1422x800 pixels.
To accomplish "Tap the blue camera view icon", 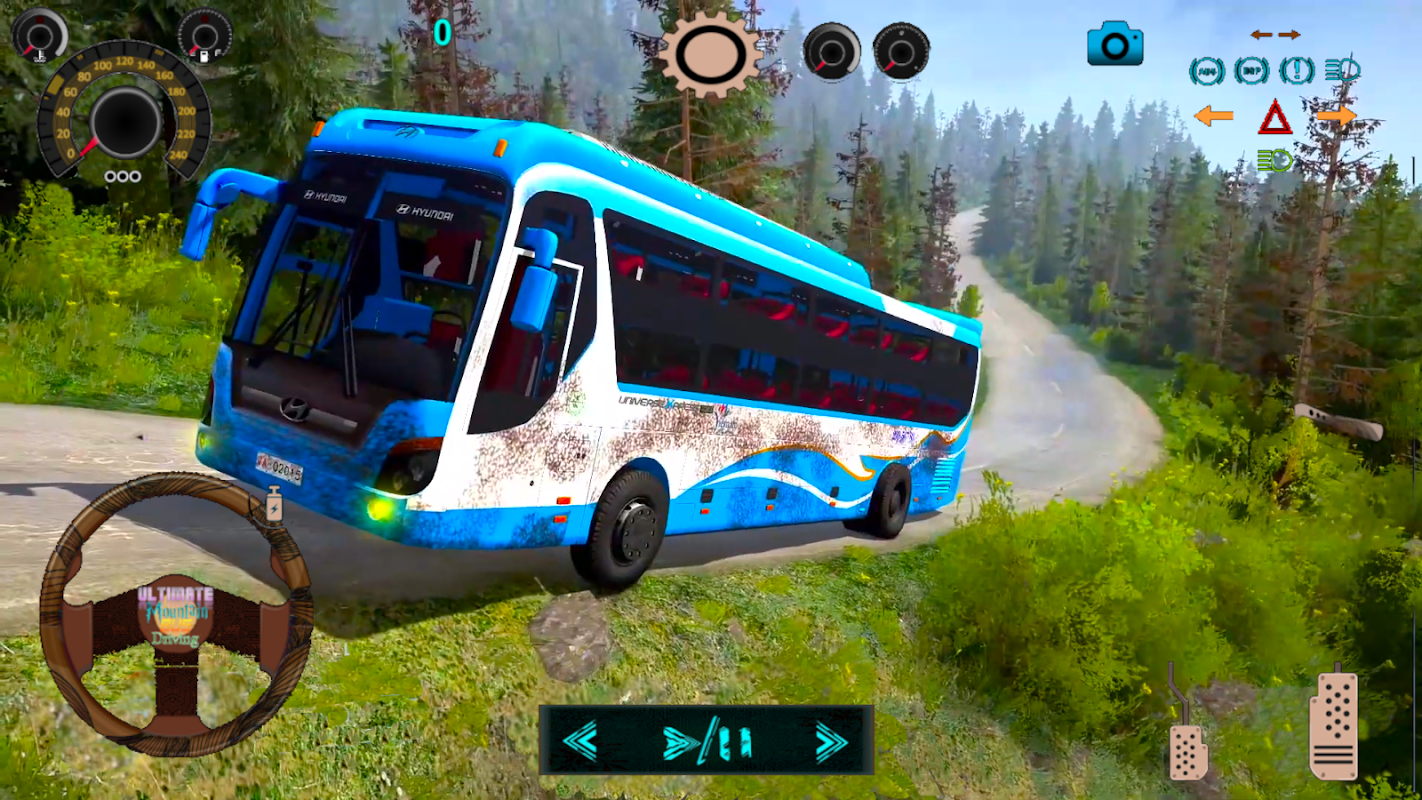I will click(x=1115, y=44).
